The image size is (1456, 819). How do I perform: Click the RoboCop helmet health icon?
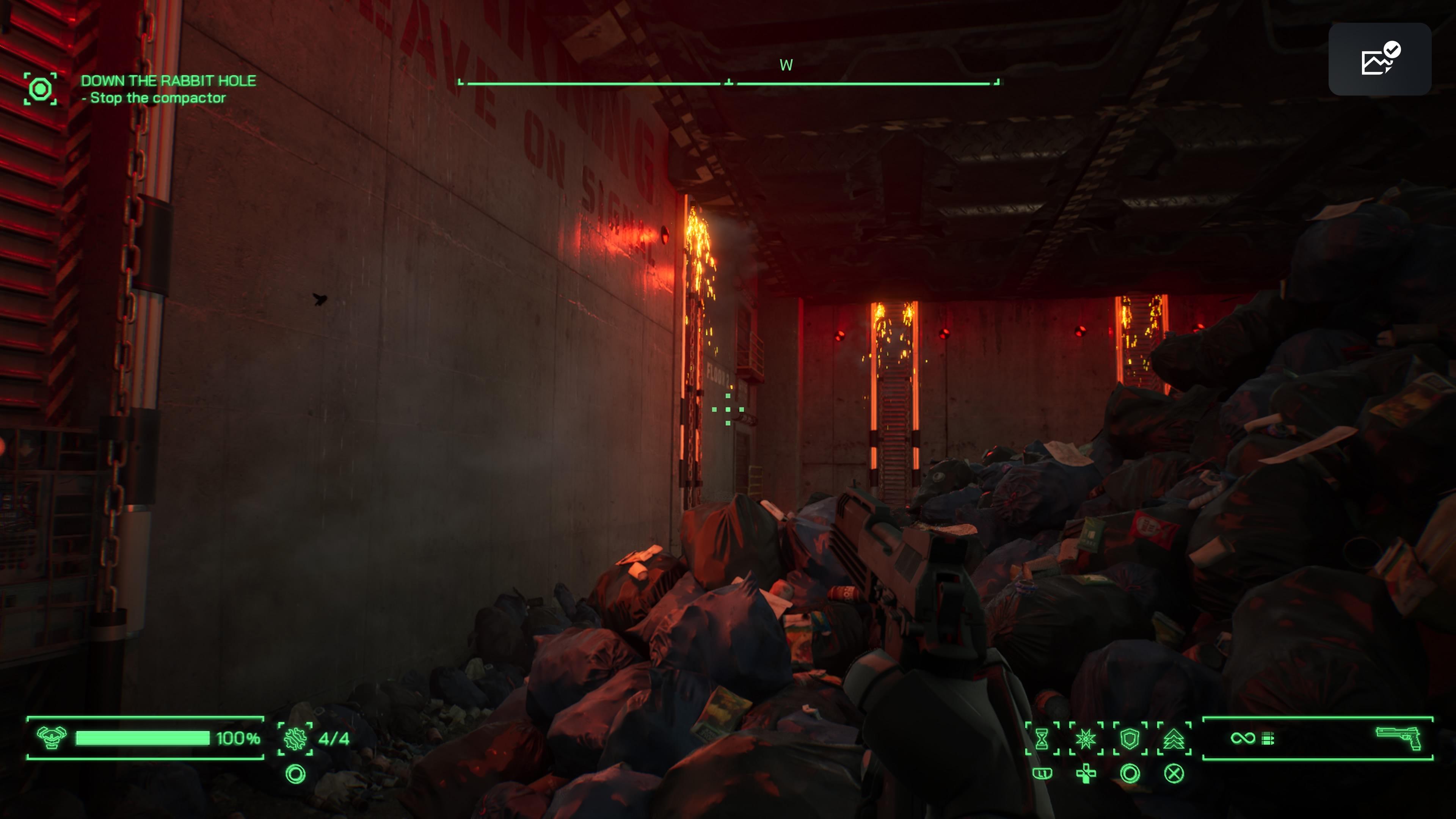[x=52, y=737]
